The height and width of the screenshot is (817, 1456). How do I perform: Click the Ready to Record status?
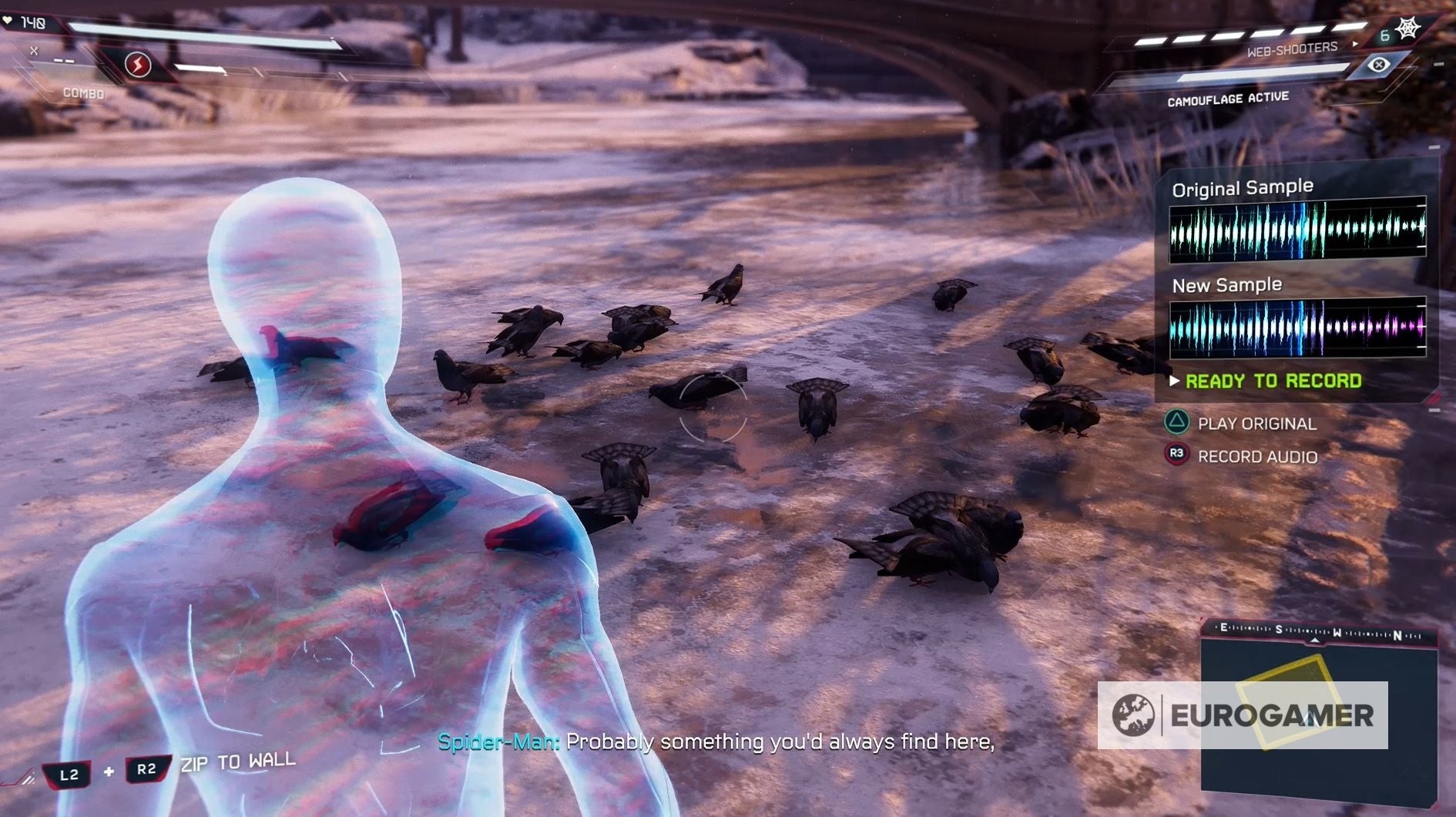pyautogui.click(x=1273, y=381)
